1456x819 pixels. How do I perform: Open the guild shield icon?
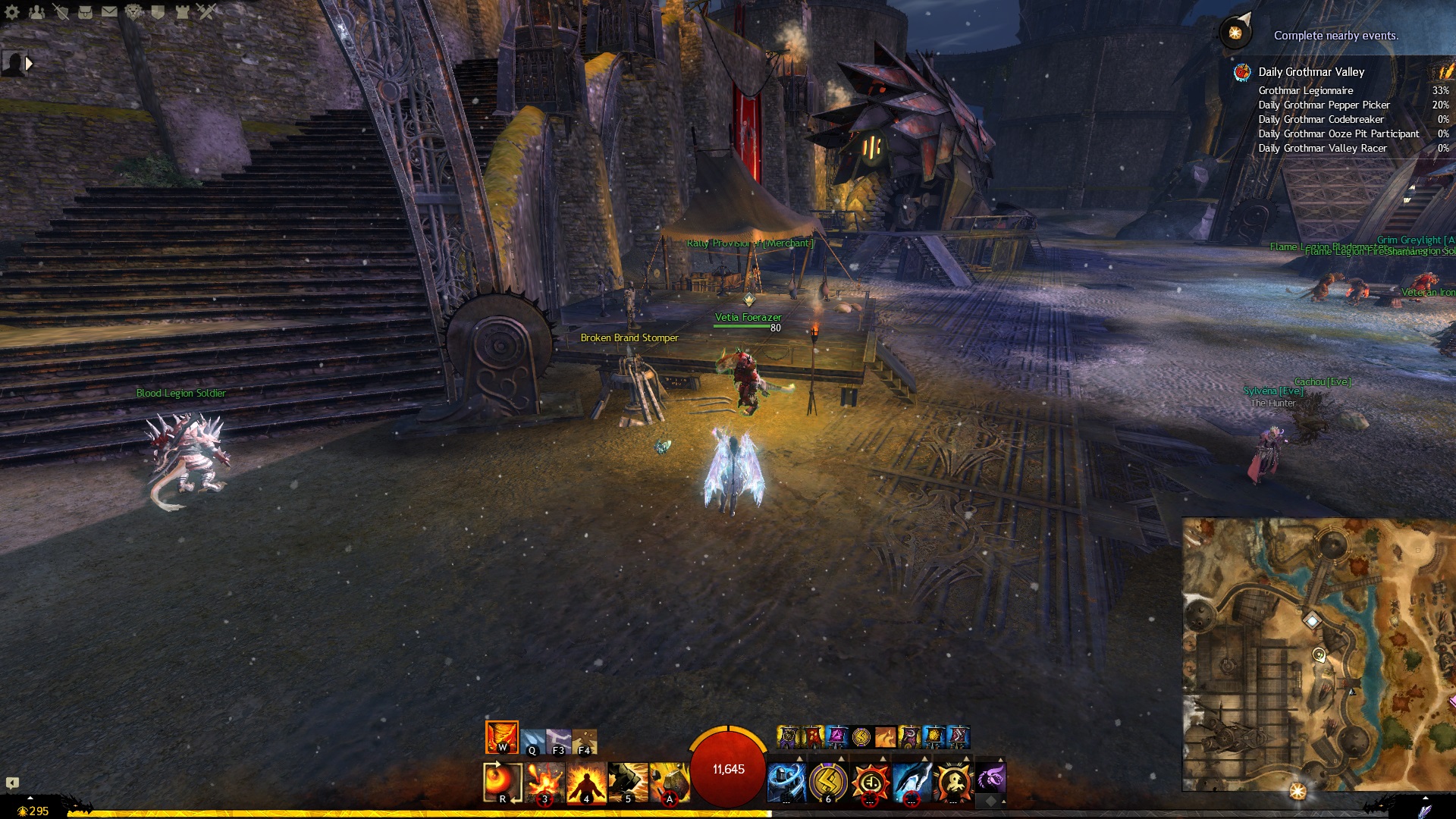pos(158,12)
